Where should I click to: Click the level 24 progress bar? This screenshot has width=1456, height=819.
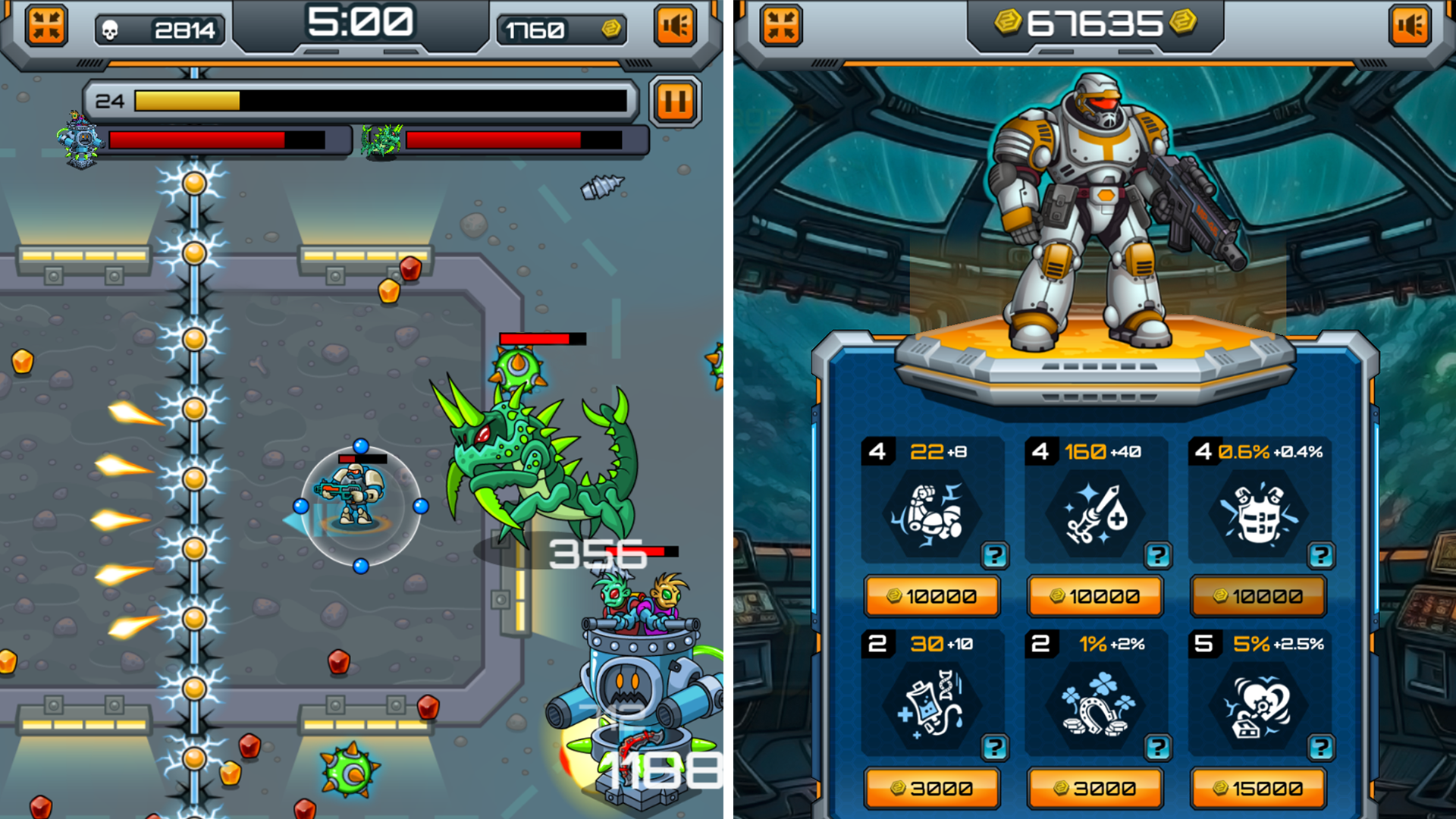[364, 99]
